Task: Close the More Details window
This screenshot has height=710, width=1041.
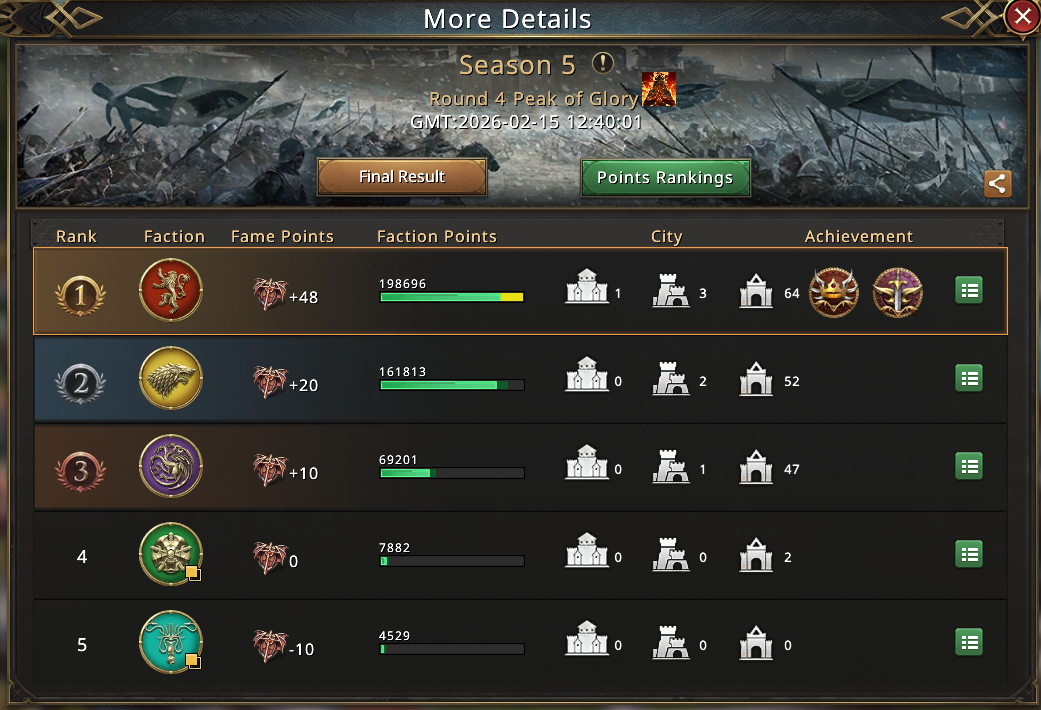Action: click(x=1021, y=17)
